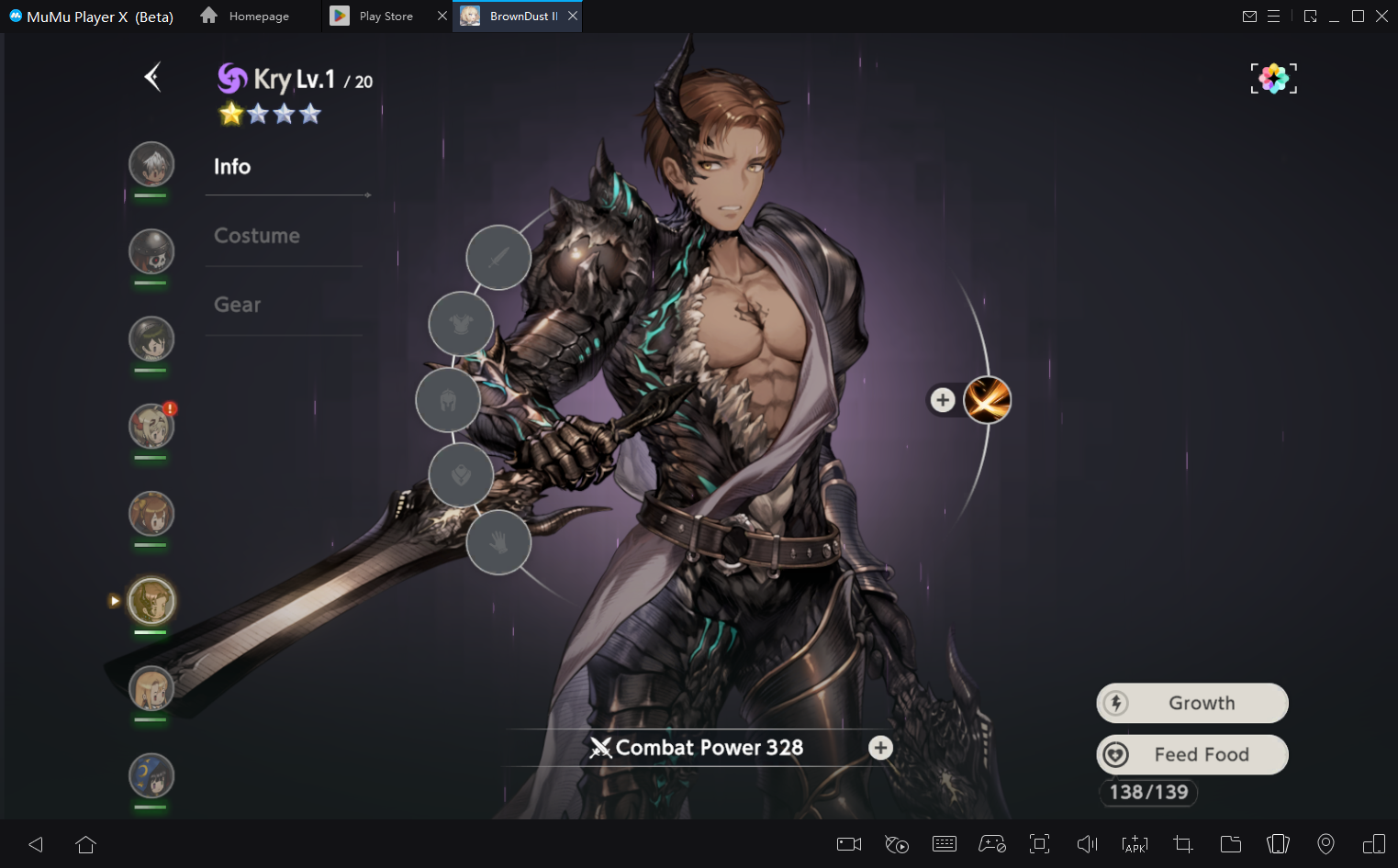Open the orange slash skill icon
This screenshot has height=868, width=1398.
coord(988,400)
